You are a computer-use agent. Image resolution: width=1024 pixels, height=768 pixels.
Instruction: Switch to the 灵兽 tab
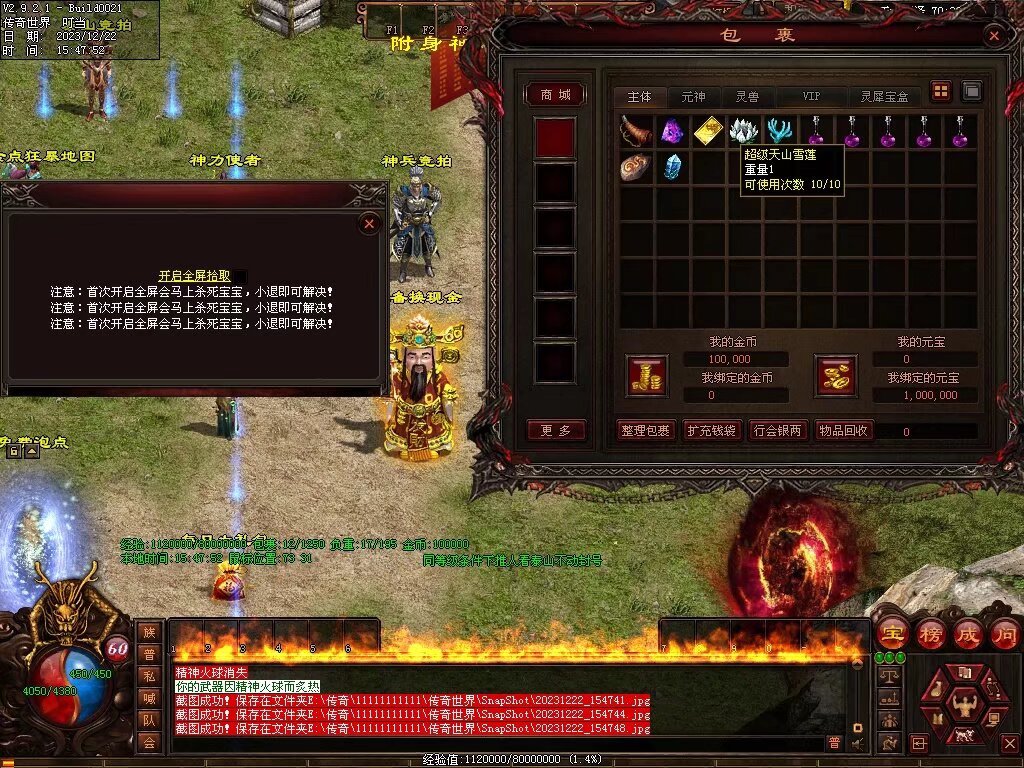(x=747, y=97)
